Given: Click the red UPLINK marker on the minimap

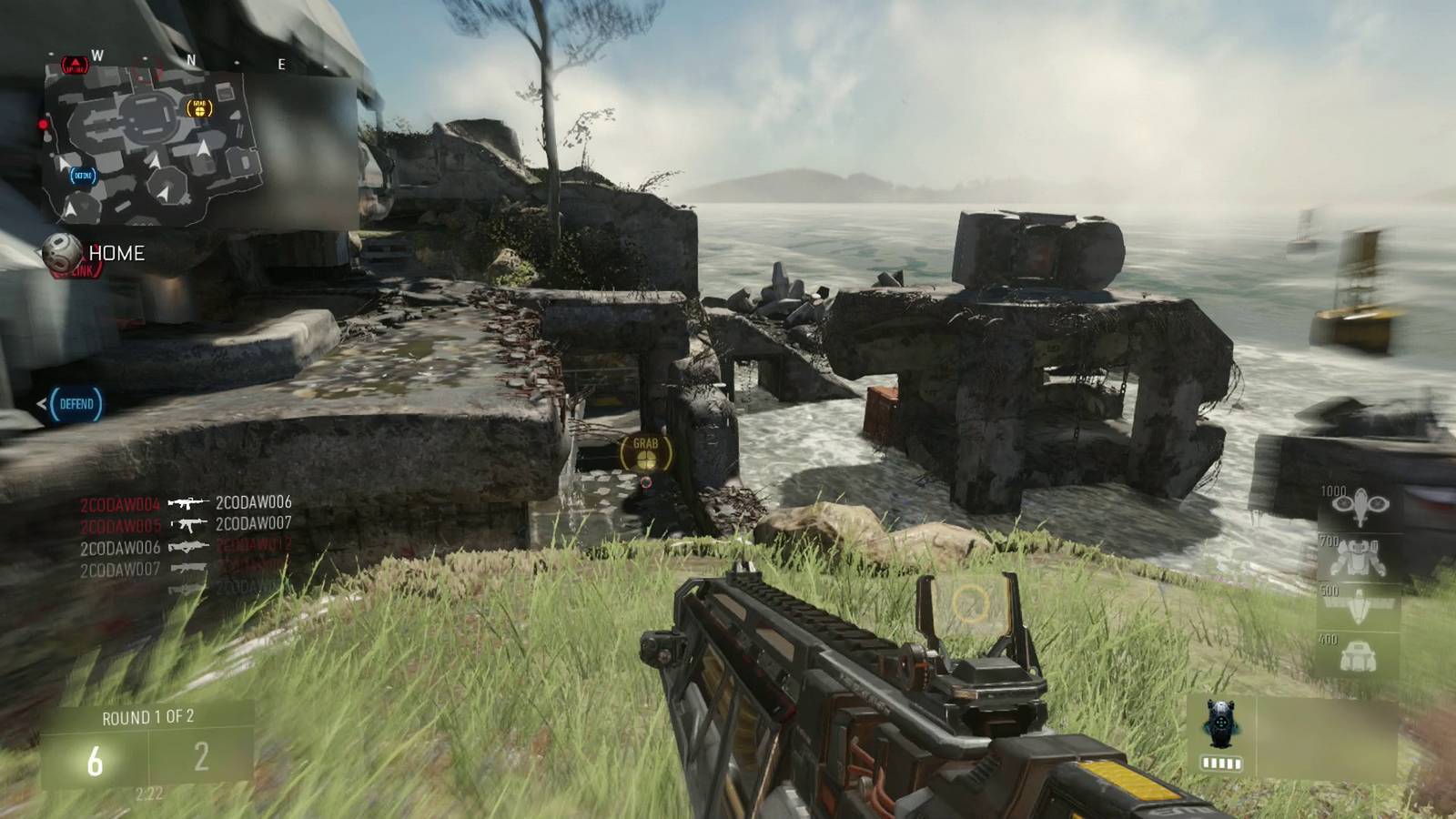Looking at the screenshot, I should [75, 63].
